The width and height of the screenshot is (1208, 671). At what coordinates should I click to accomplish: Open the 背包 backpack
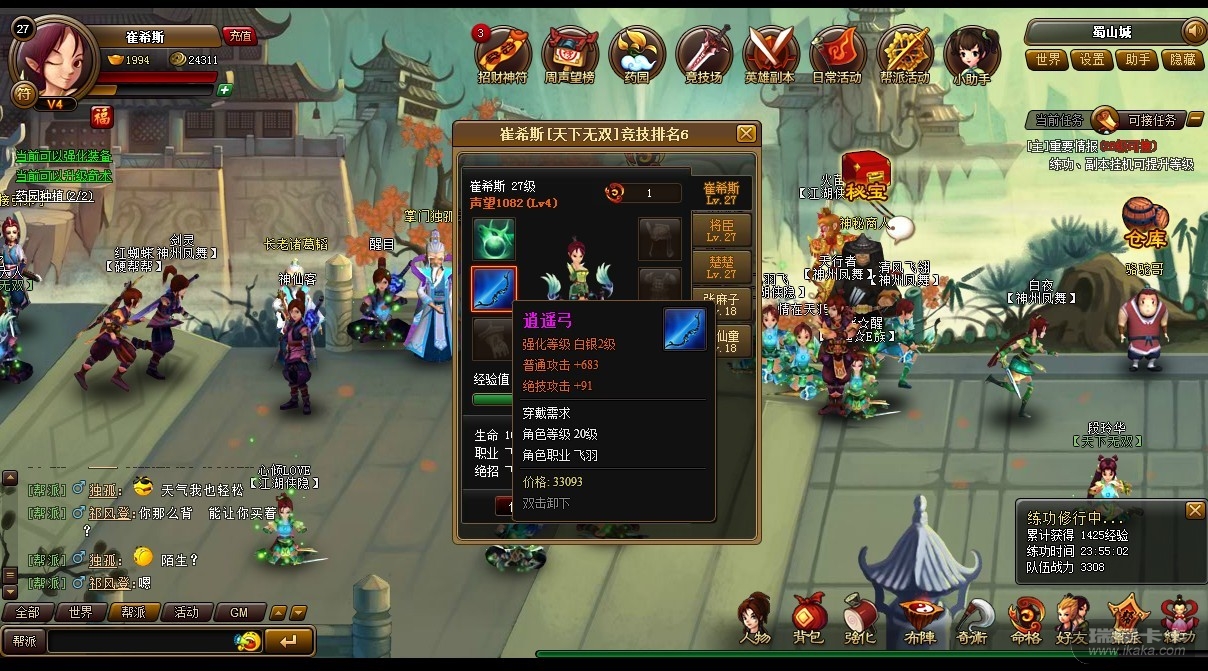(x=808, y=620)
